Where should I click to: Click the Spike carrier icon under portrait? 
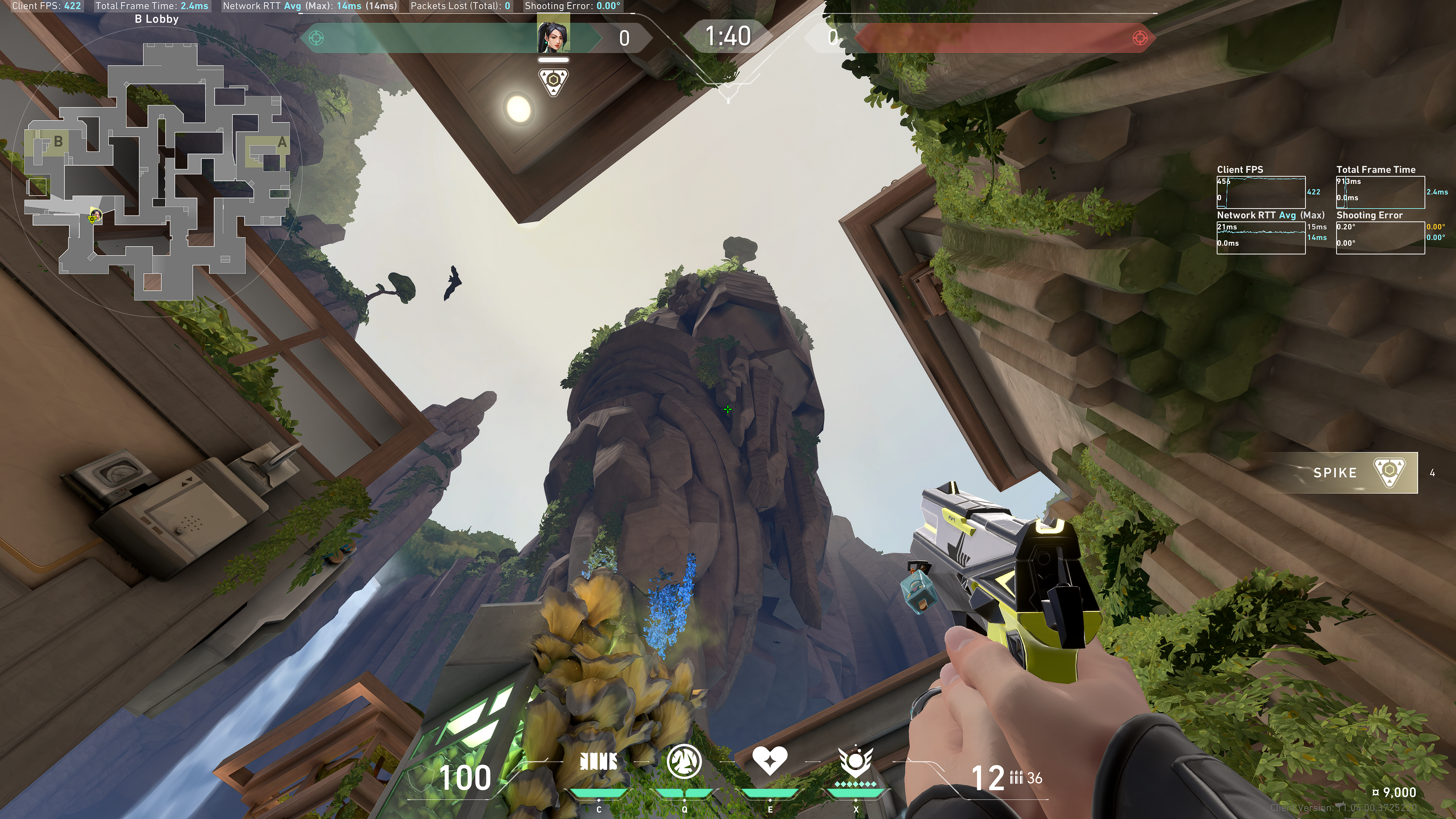(x=553, y=82)
